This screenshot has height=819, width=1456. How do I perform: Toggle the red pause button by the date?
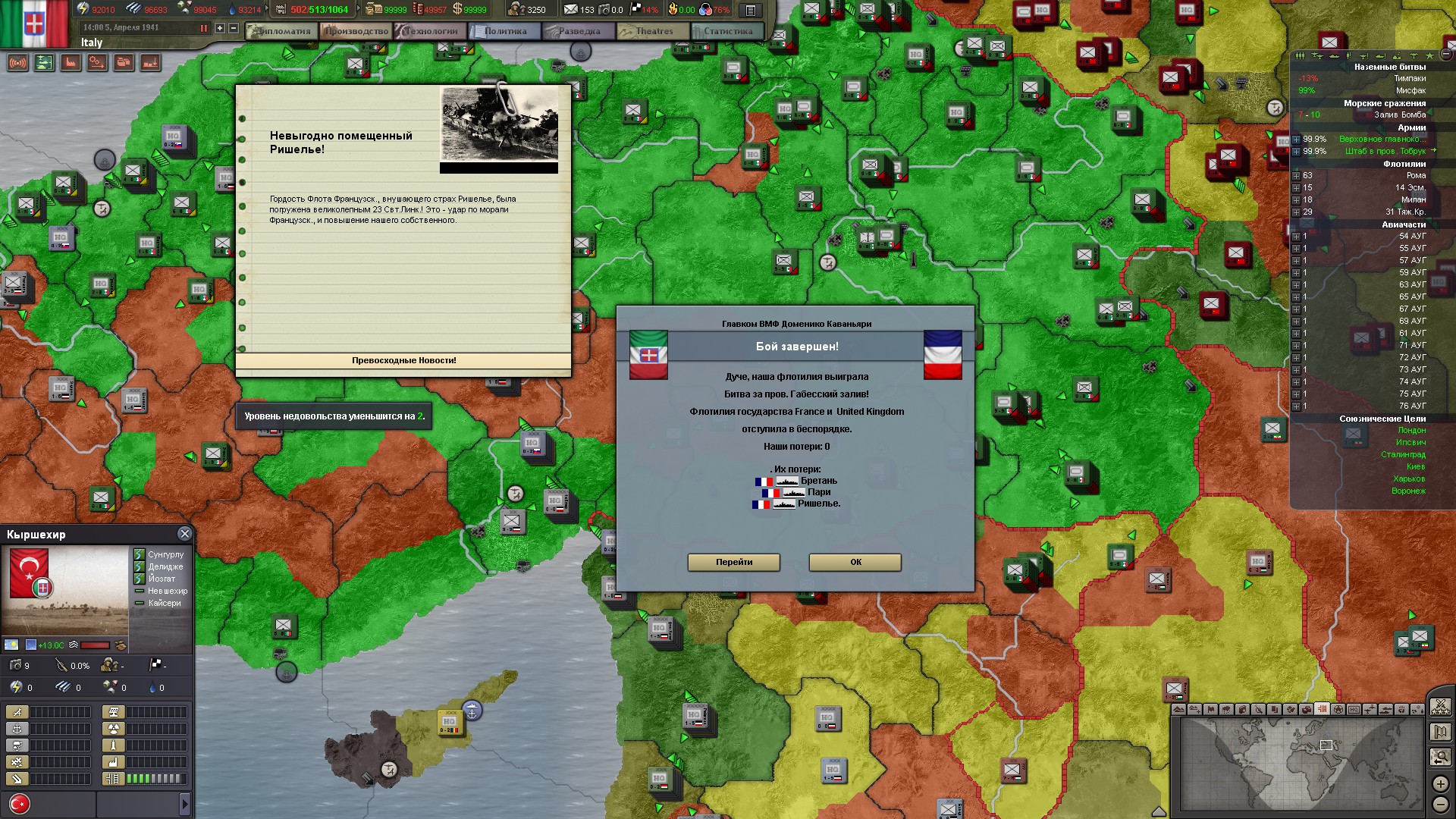[x=203, y=28]
